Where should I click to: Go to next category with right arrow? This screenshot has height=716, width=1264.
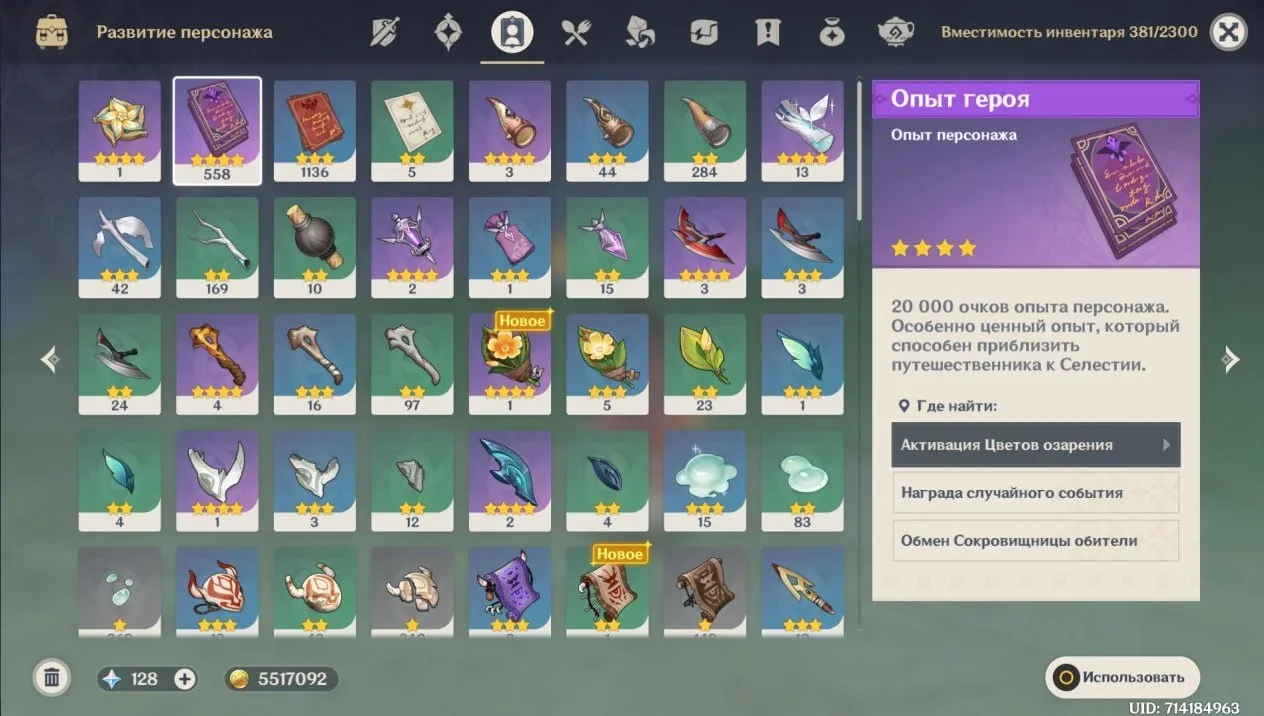pyautogui.click(x=1231, y=360)
